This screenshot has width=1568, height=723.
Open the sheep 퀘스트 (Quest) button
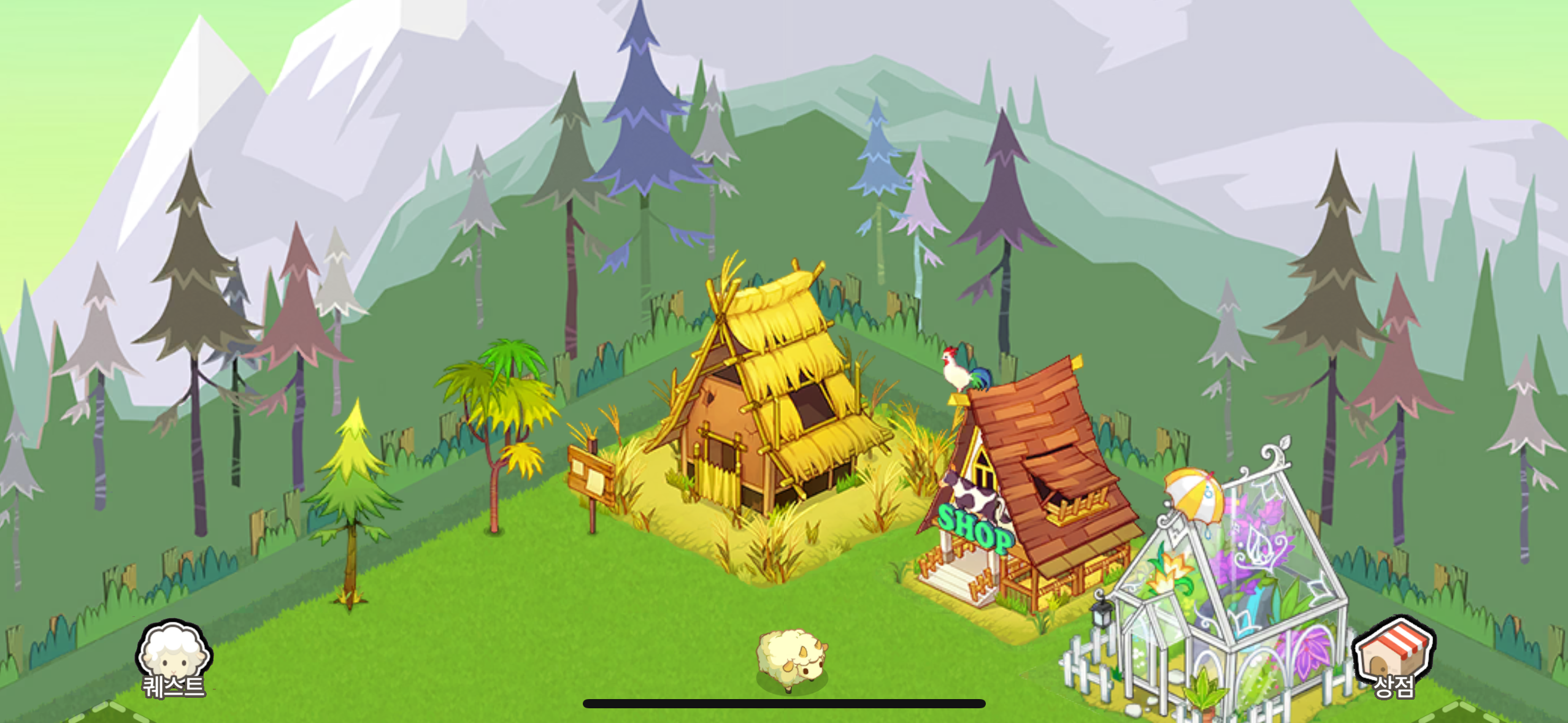(174, 659)
